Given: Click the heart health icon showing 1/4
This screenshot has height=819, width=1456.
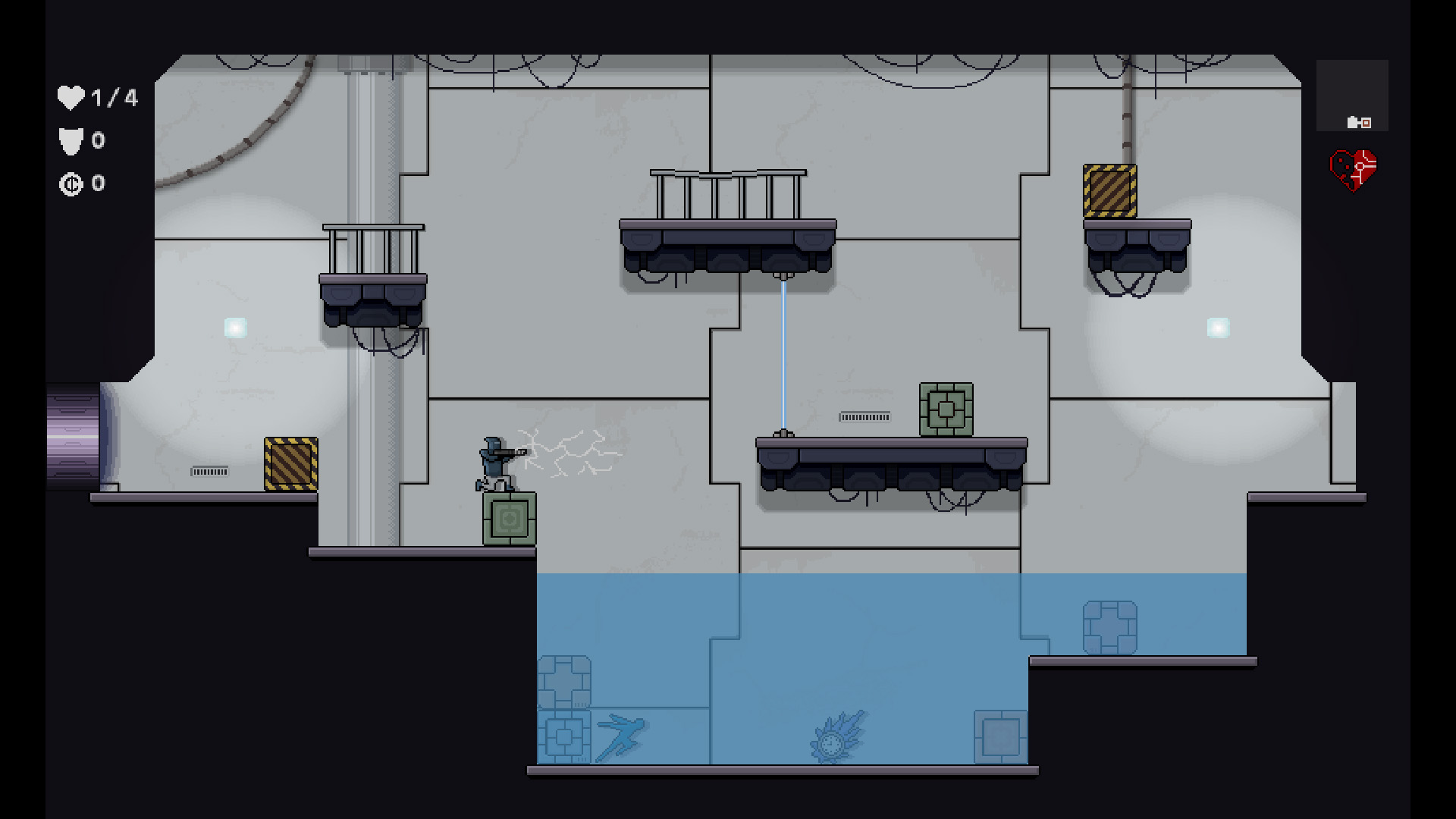Looking at the screenshot, I should point(71,97).
